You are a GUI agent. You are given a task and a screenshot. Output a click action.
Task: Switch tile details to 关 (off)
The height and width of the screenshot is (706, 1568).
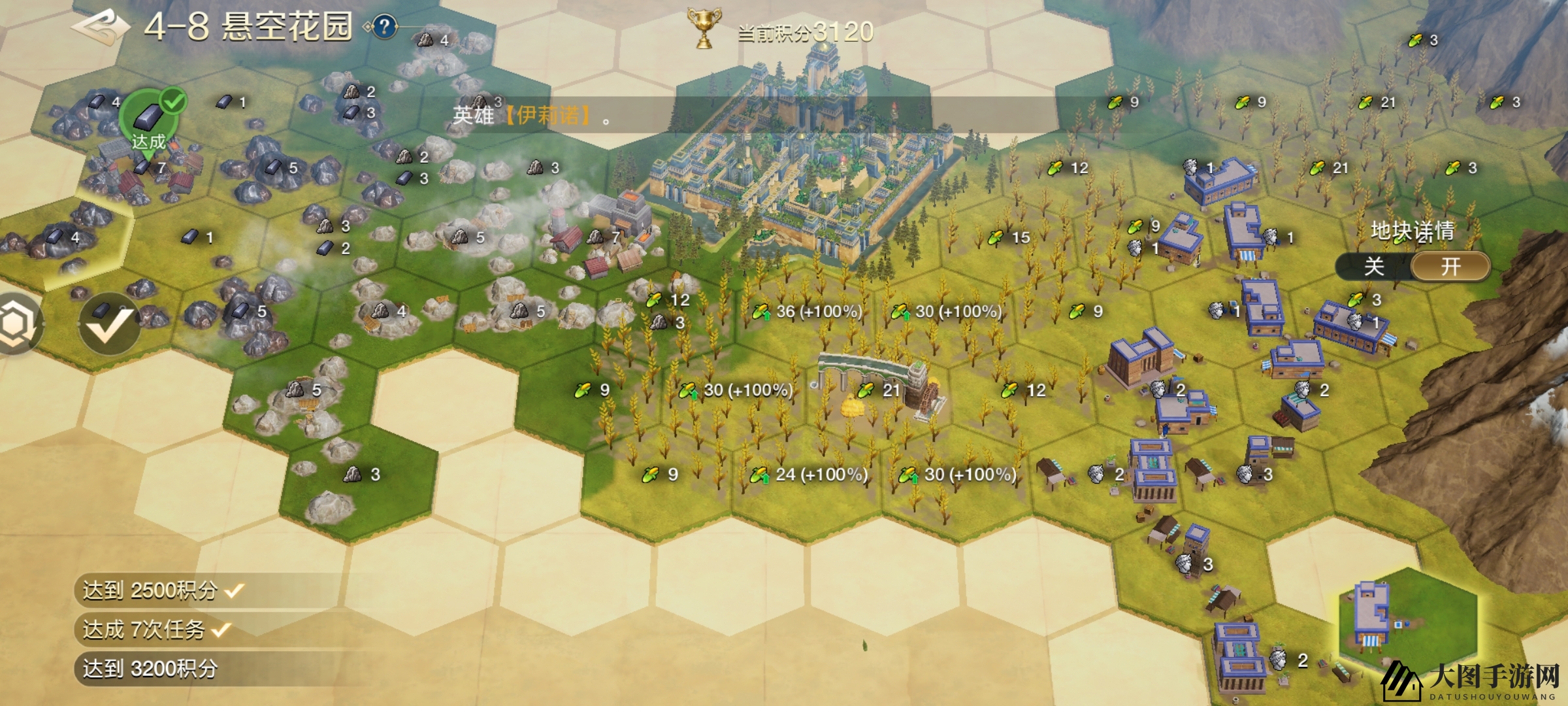click(1373, 267)
